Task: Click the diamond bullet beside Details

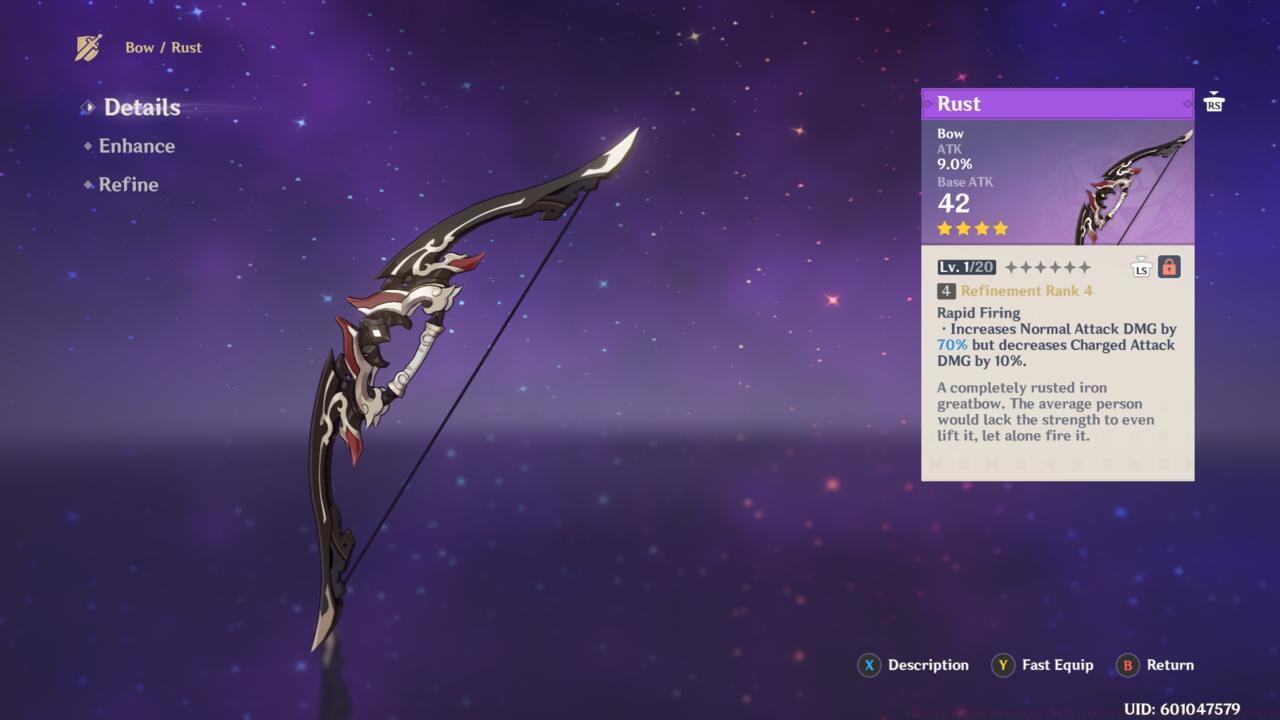Action: point(89,107)
